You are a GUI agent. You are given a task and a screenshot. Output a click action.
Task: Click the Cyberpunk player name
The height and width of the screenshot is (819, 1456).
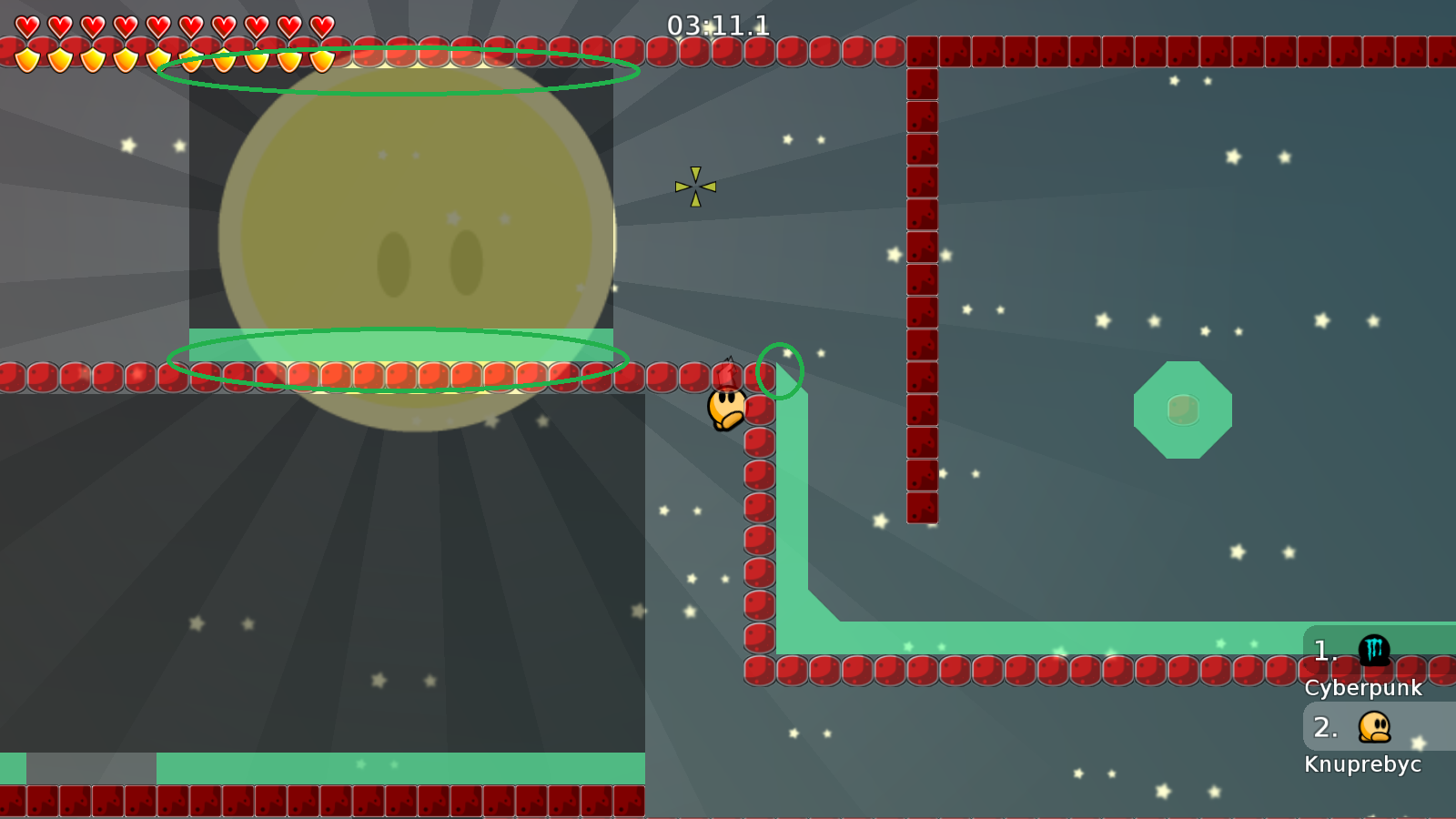pyautogui.click(x=1366, y=689)
